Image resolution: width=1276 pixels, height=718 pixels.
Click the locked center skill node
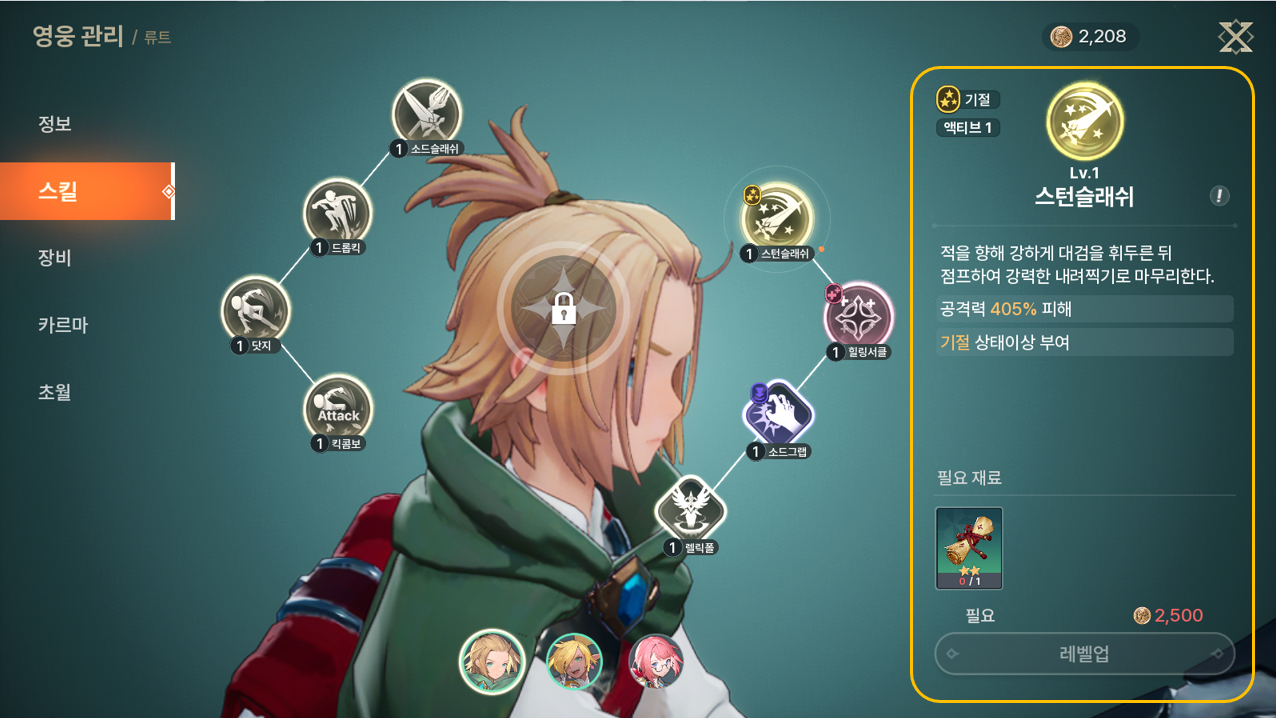click(564, 309)
